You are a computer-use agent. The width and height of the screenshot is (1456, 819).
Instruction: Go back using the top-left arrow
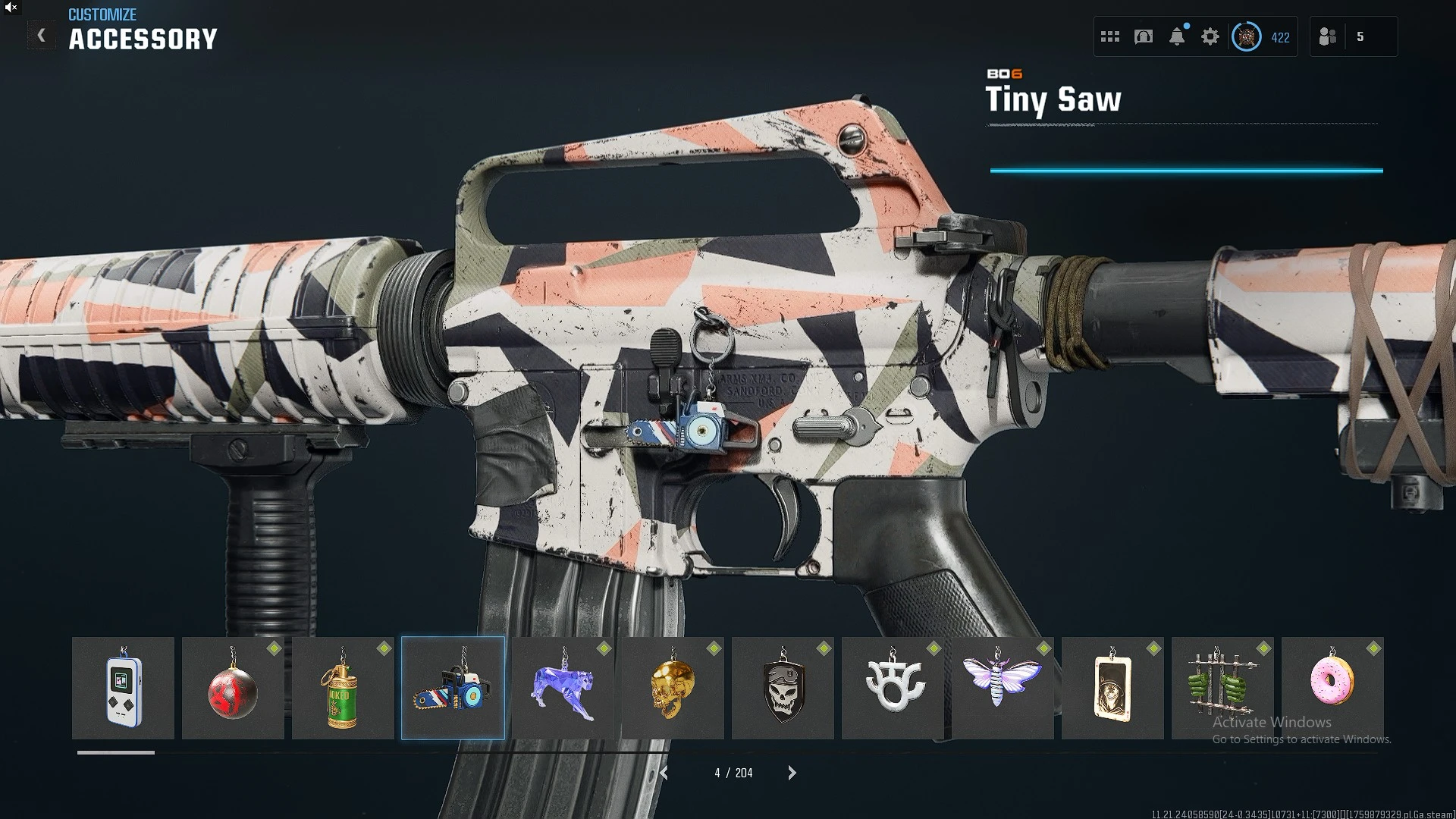point(41,36)
